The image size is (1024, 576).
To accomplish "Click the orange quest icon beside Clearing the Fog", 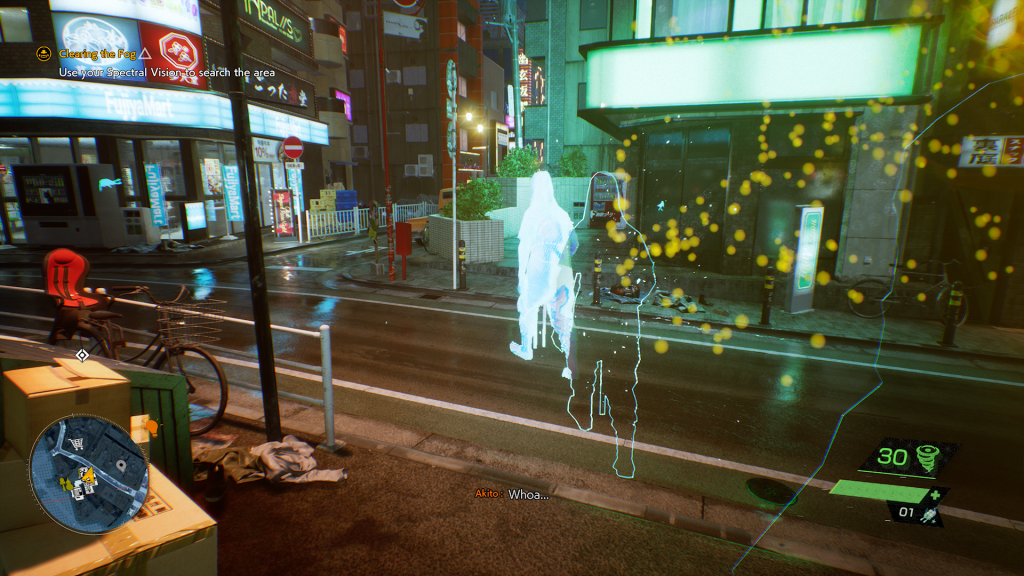I will [44, 54].
